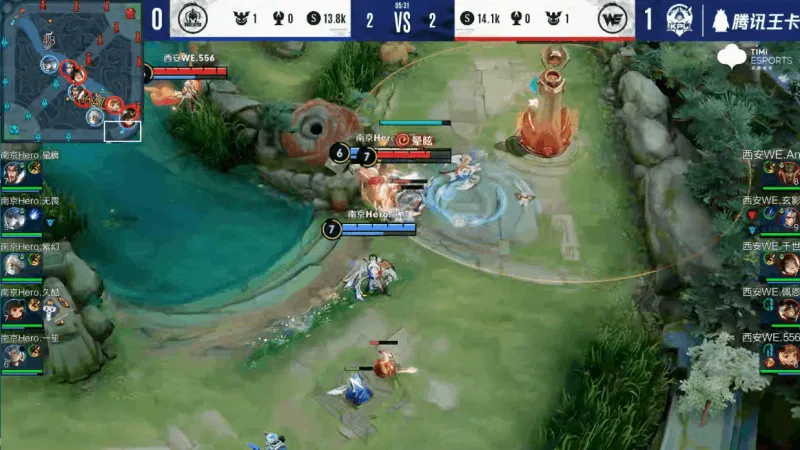Select the 南京Hero.一笙 player portrait
Image resolution: width=800 pixels, height=450 pixels.
(14, 355)
